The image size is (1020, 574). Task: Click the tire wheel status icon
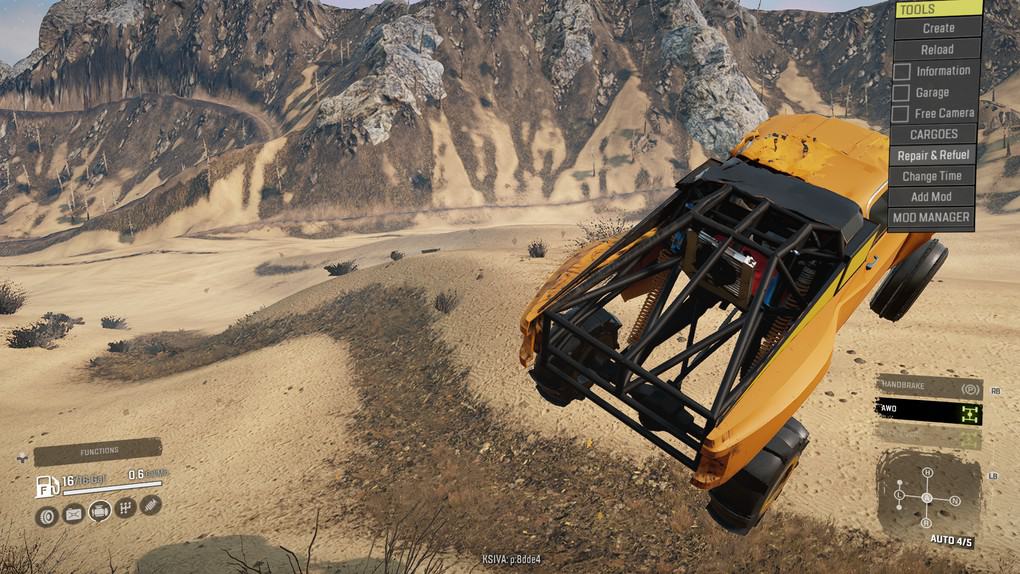click(x=46, y=515)
